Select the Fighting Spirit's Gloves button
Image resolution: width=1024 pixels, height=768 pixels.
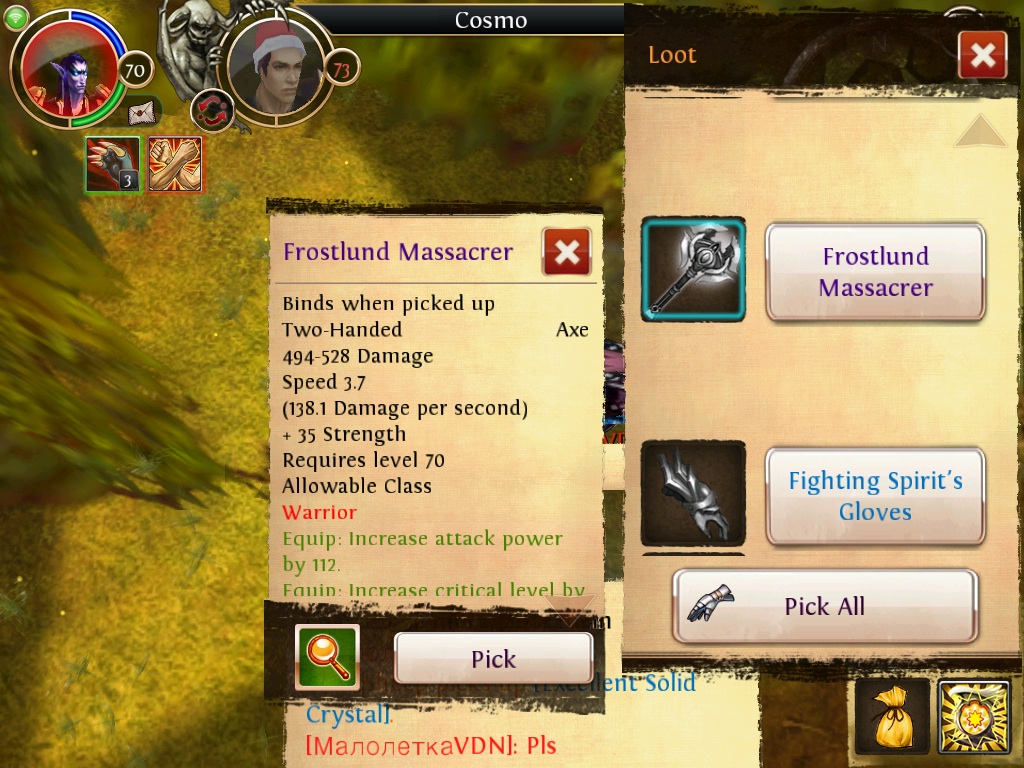[875, 496]
